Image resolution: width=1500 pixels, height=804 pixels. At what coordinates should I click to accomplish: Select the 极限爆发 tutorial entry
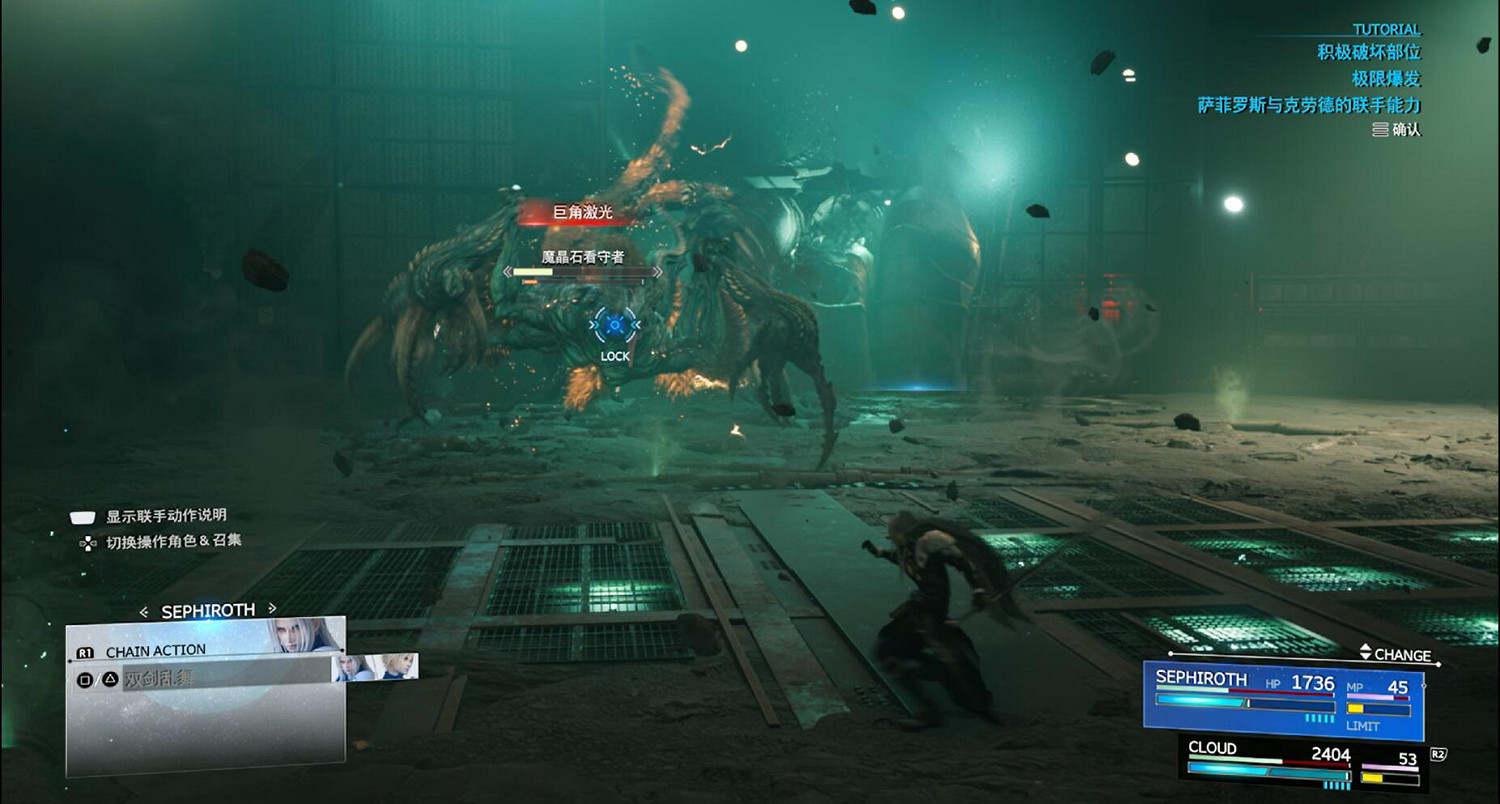pyautogui.click(x=1385, y=78)
